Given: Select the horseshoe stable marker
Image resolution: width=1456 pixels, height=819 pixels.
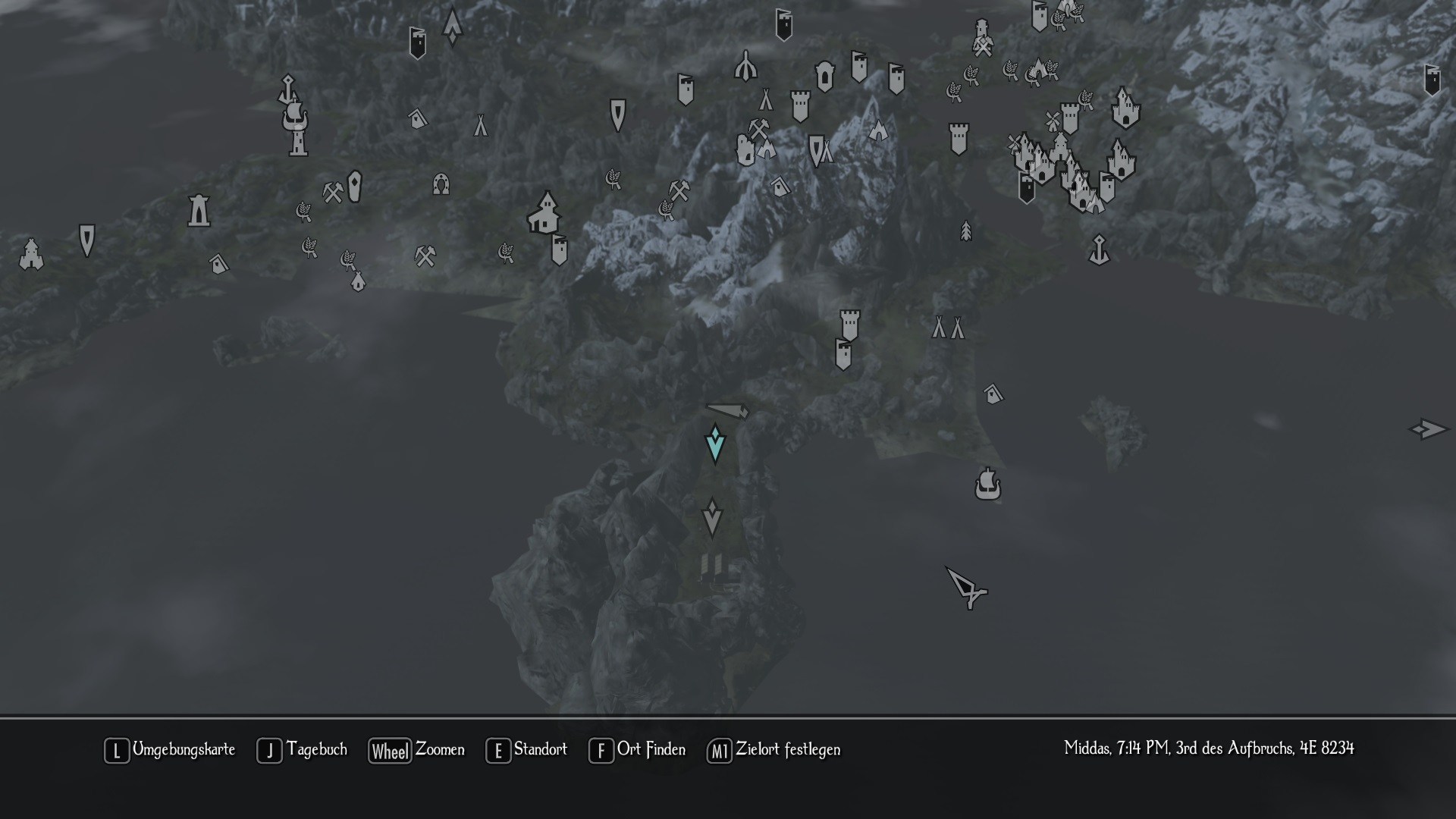Looking at the screenshot, I should 441,184.
